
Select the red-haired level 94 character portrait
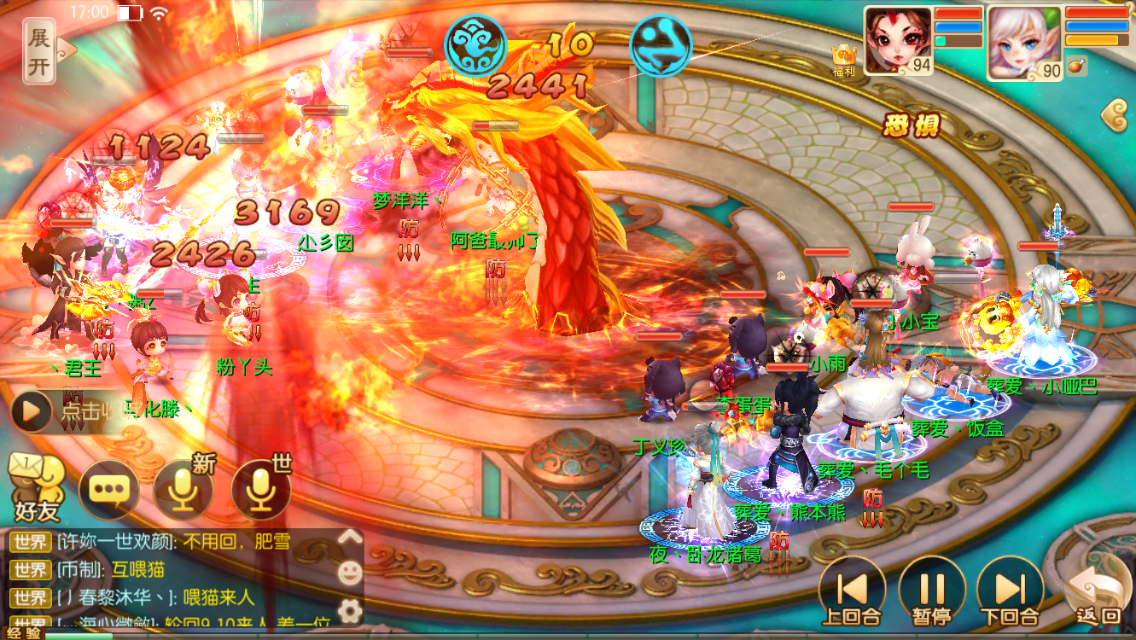point(897,42)
